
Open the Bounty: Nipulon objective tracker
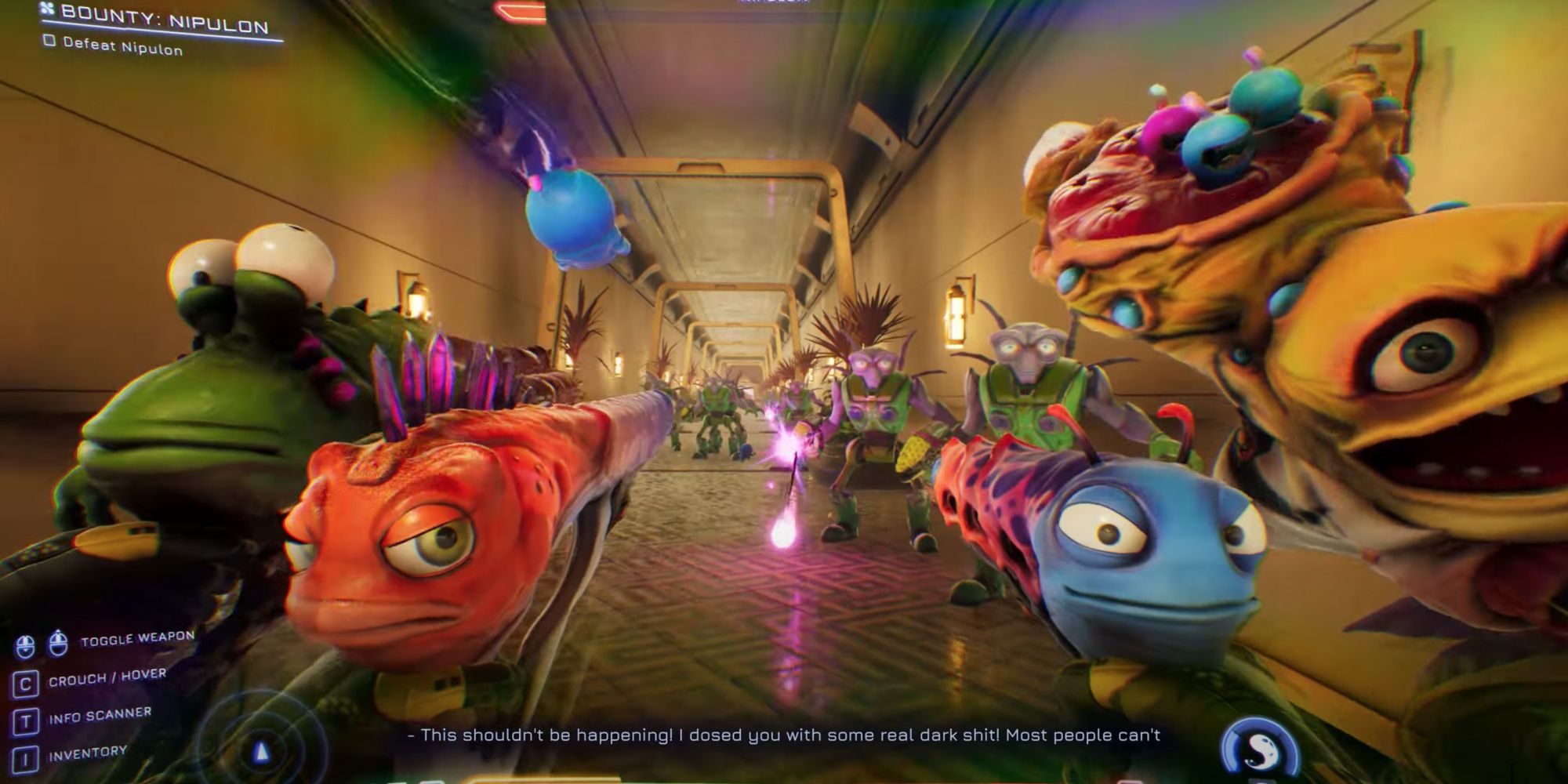pos(162,19)
